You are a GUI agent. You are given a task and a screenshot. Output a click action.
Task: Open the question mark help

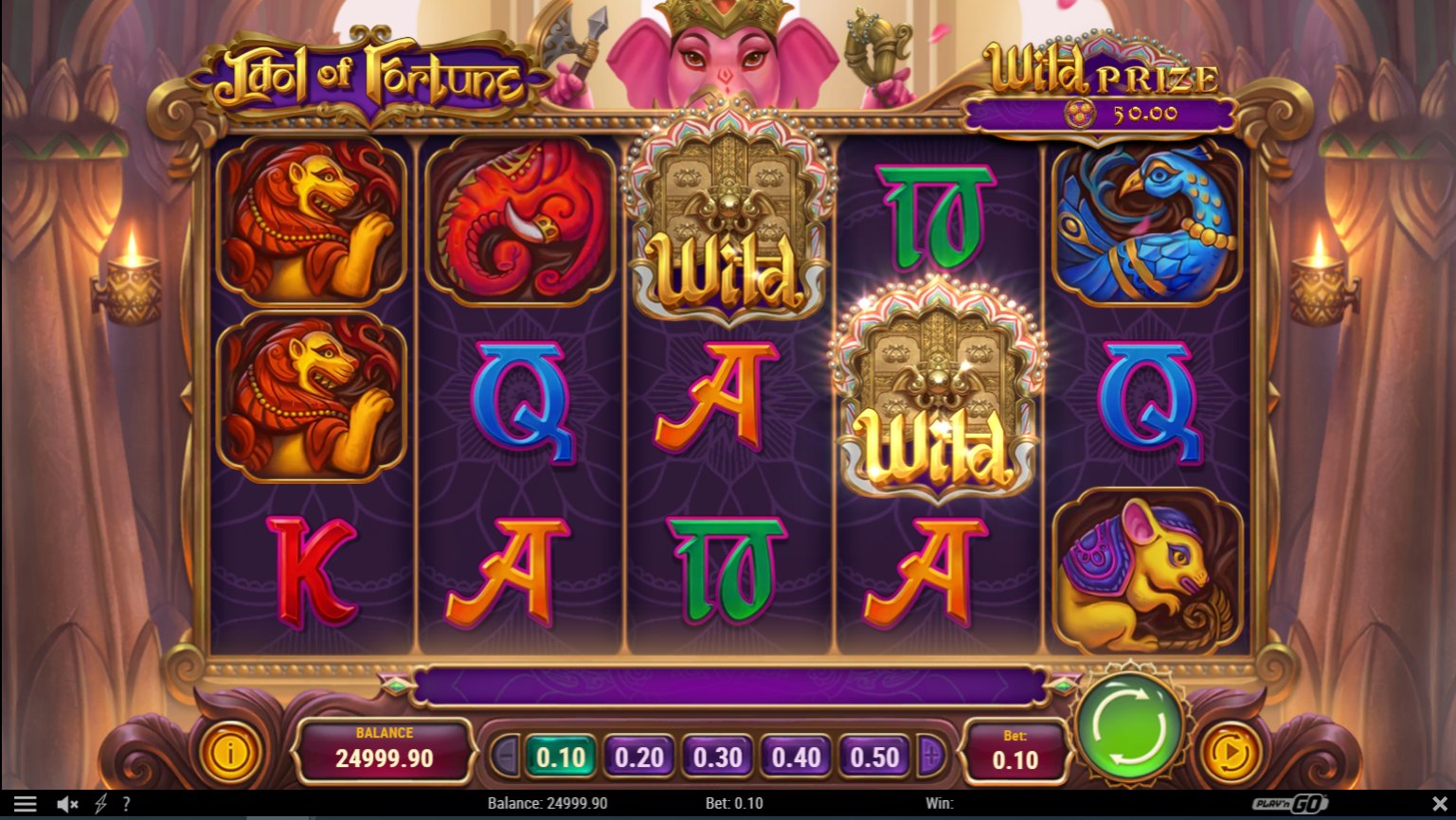coord(126,804)
